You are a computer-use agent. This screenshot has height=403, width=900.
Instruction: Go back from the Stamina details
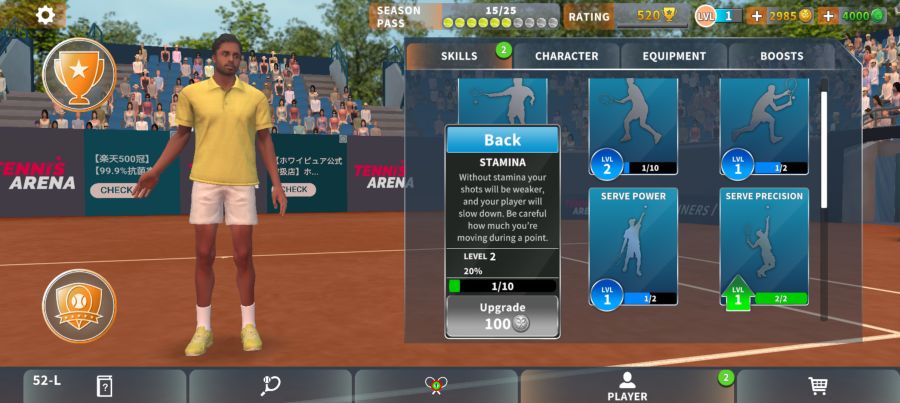click(502, 140)
